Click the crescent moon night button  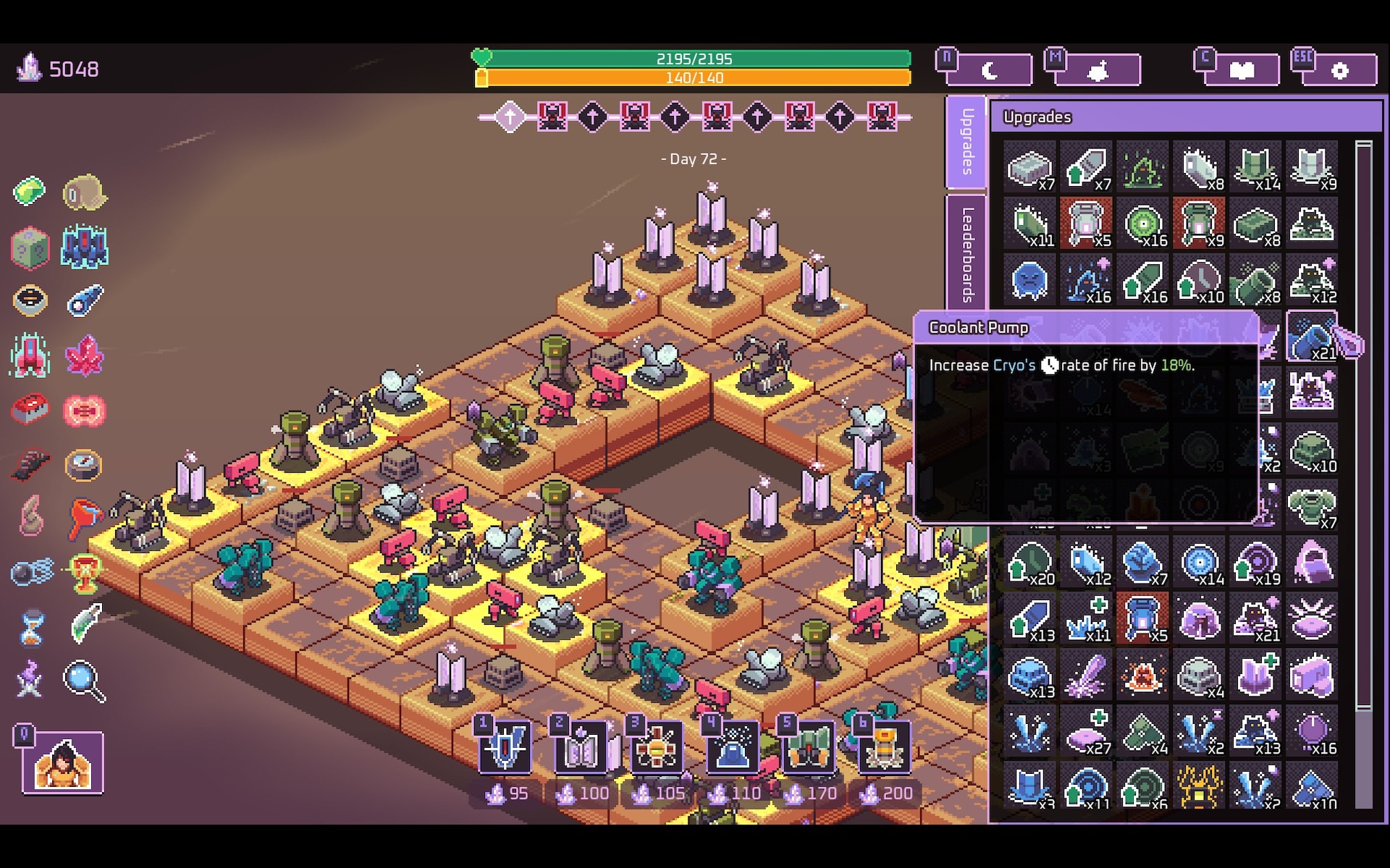[990, 70]
